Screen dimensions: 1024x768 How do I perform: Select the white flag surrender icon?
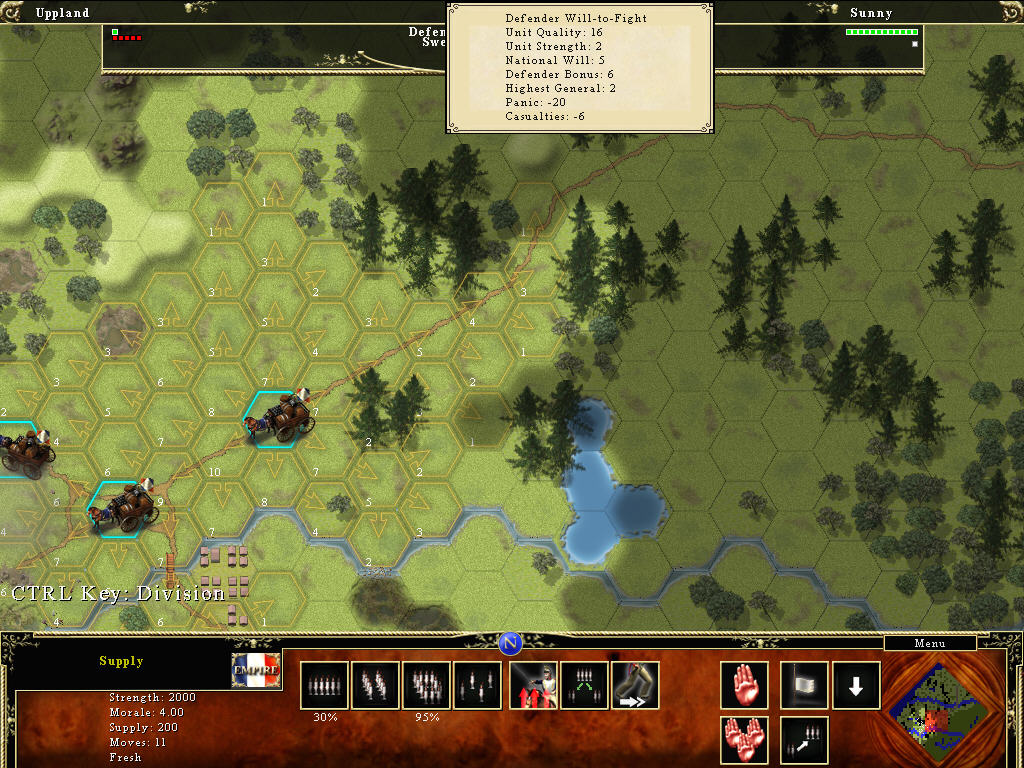804,685
